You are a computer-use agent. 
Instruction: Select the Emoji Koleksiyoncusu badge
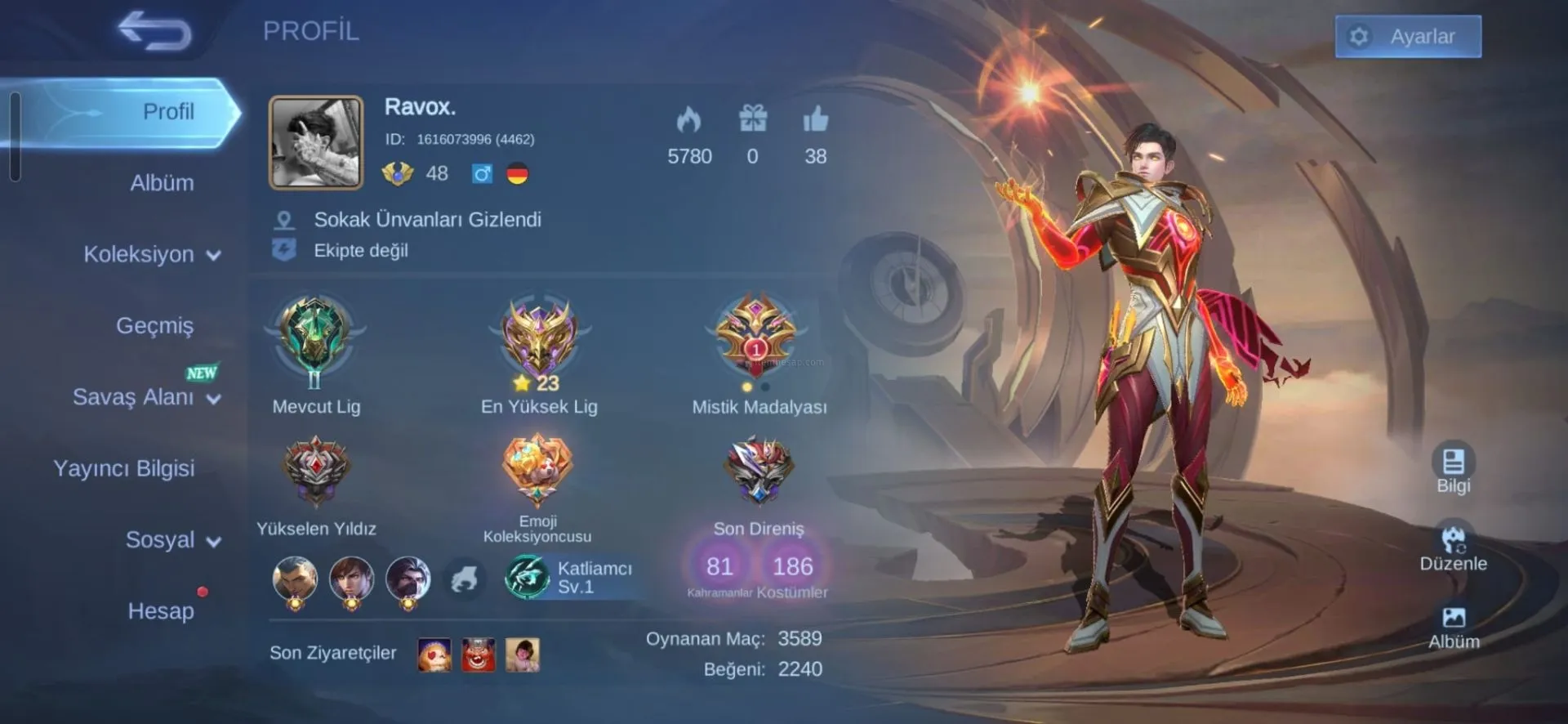537,470
